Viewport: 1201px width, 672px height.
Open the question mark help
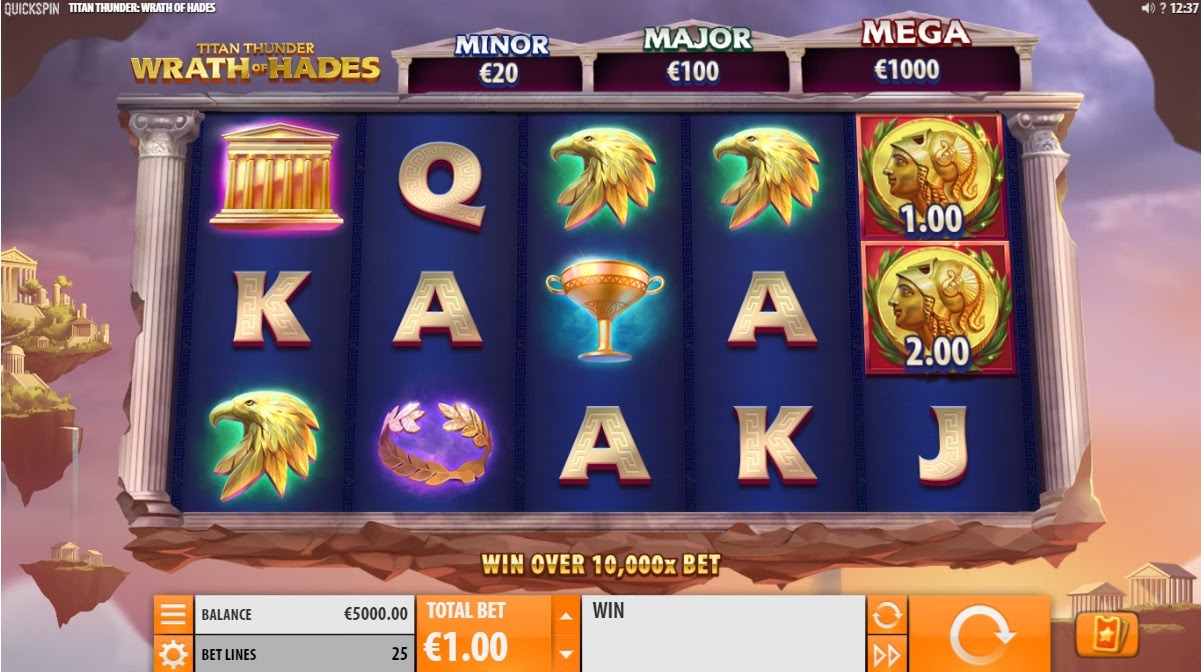pyautogui.click(x=1163, y=8)
